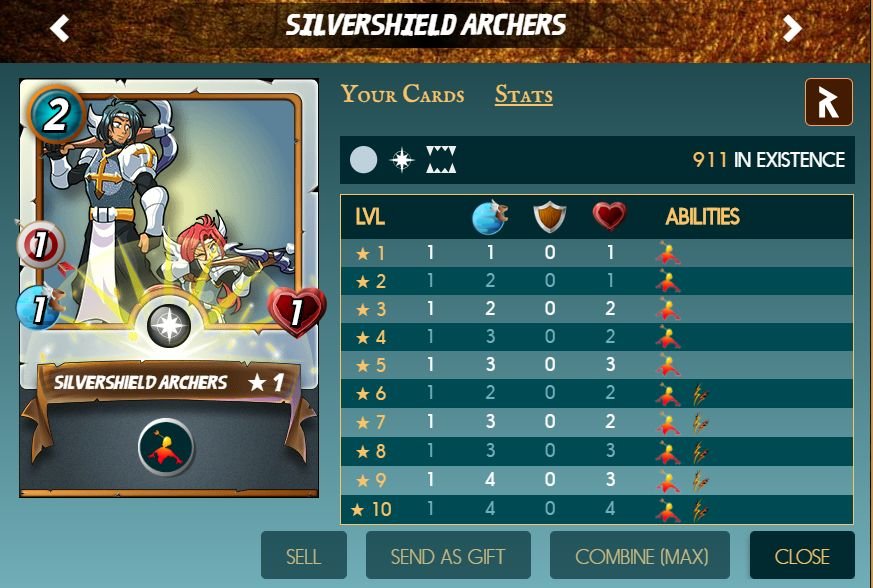Select the level 6 stats row
Viewport: 873px width, 588px height.
[x=596, y=395]
